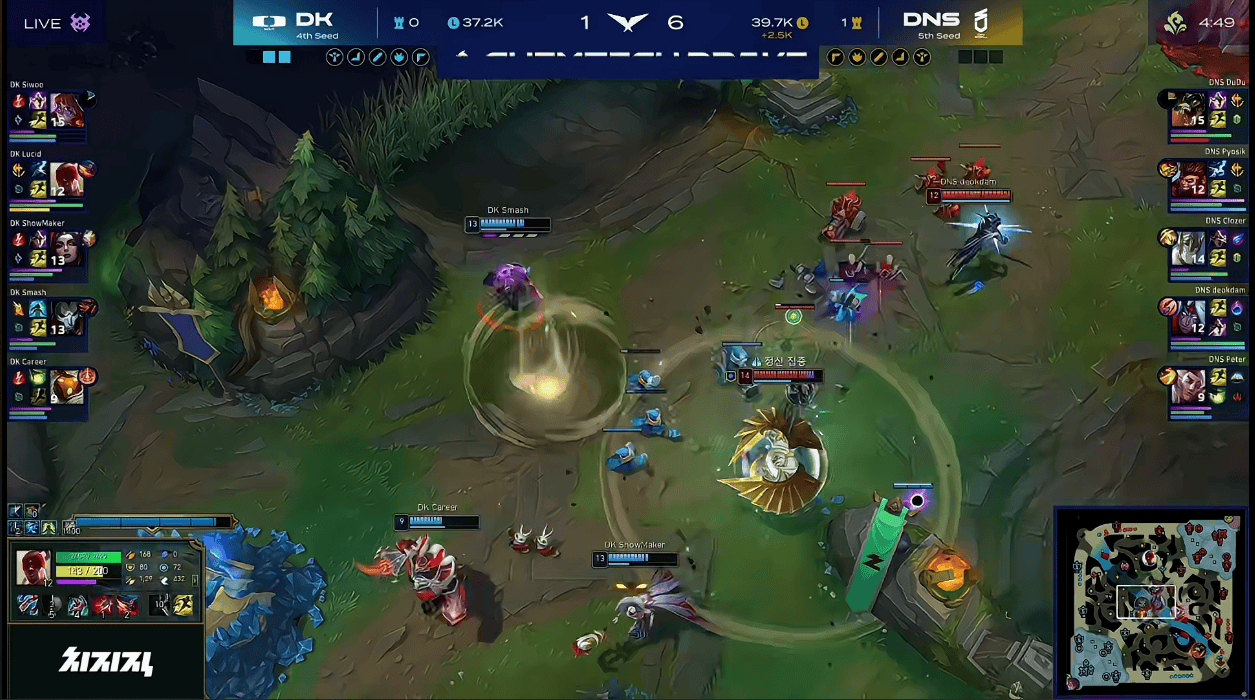The width and height of the screenshot is (1255, 700).
Task: Click the red ultimate ability icon showing 2
Action: click(x=127, y=605)
